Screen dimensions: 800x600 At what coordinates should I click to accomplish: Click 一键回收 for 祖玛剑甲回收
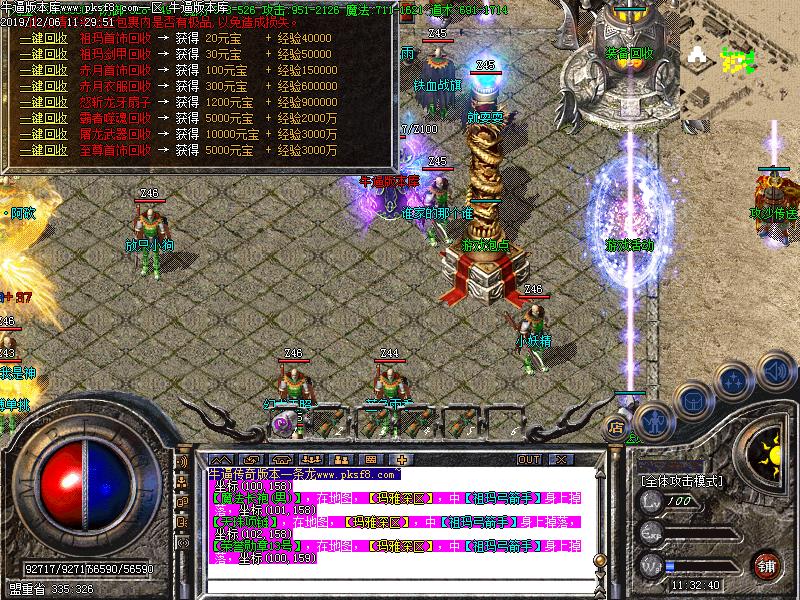pyautogui.click(x=42, y=54)
